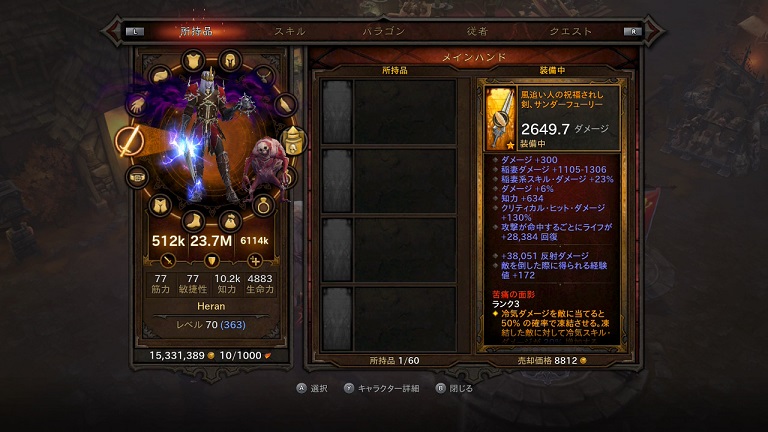768x432 pixels.
Task: Select the 従者 tab
Action: [477, 31]
